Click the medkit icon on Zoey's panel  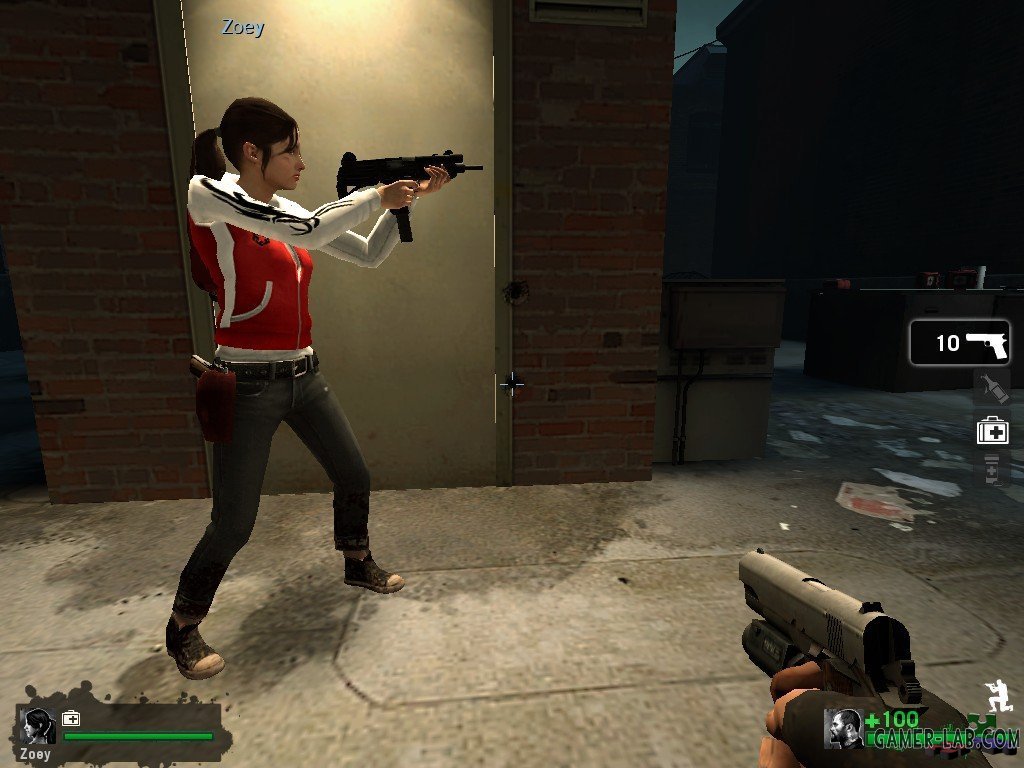(x=71, y=718)
